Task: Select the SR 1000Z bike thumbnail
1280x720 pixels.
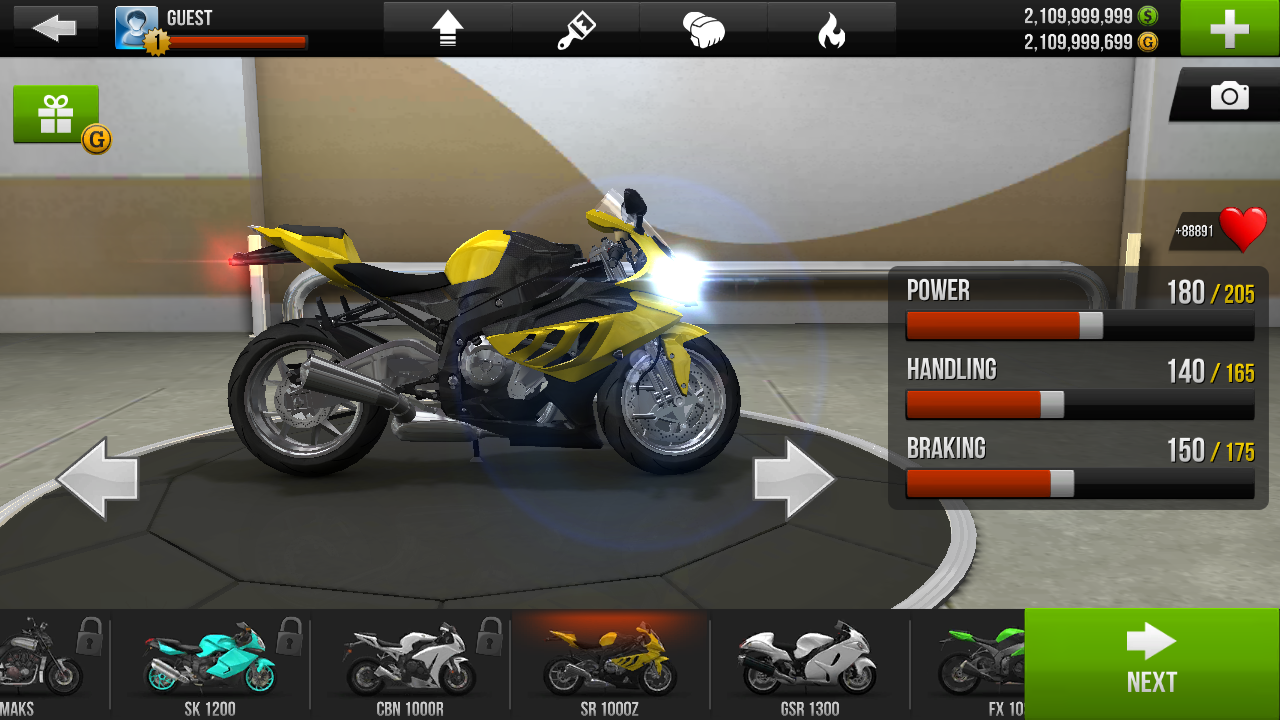Action: click(x=609, y=662)
